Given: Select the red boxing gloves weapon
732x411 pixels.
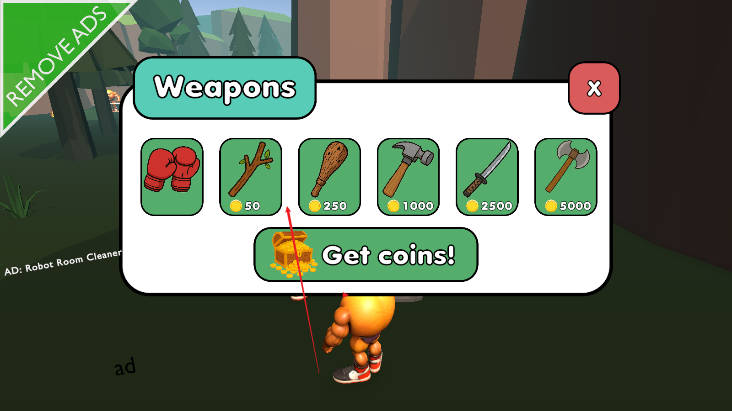Looking at the screenshot, I should 172,176.
